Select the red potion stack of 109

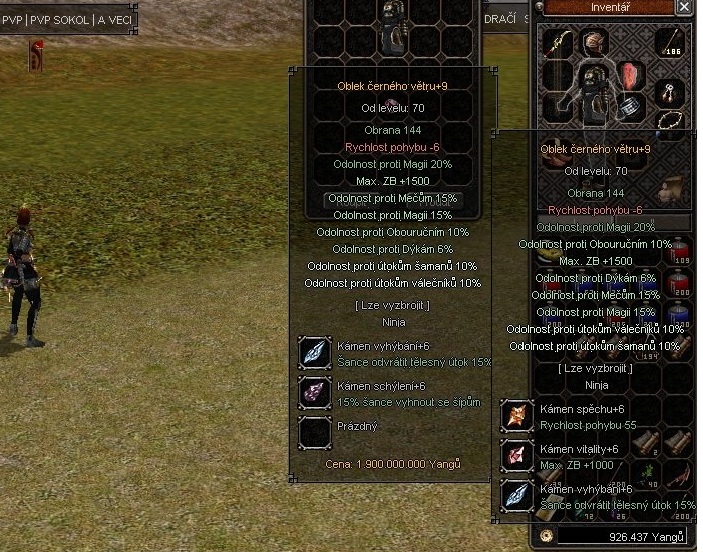click(x=680, y=252)
